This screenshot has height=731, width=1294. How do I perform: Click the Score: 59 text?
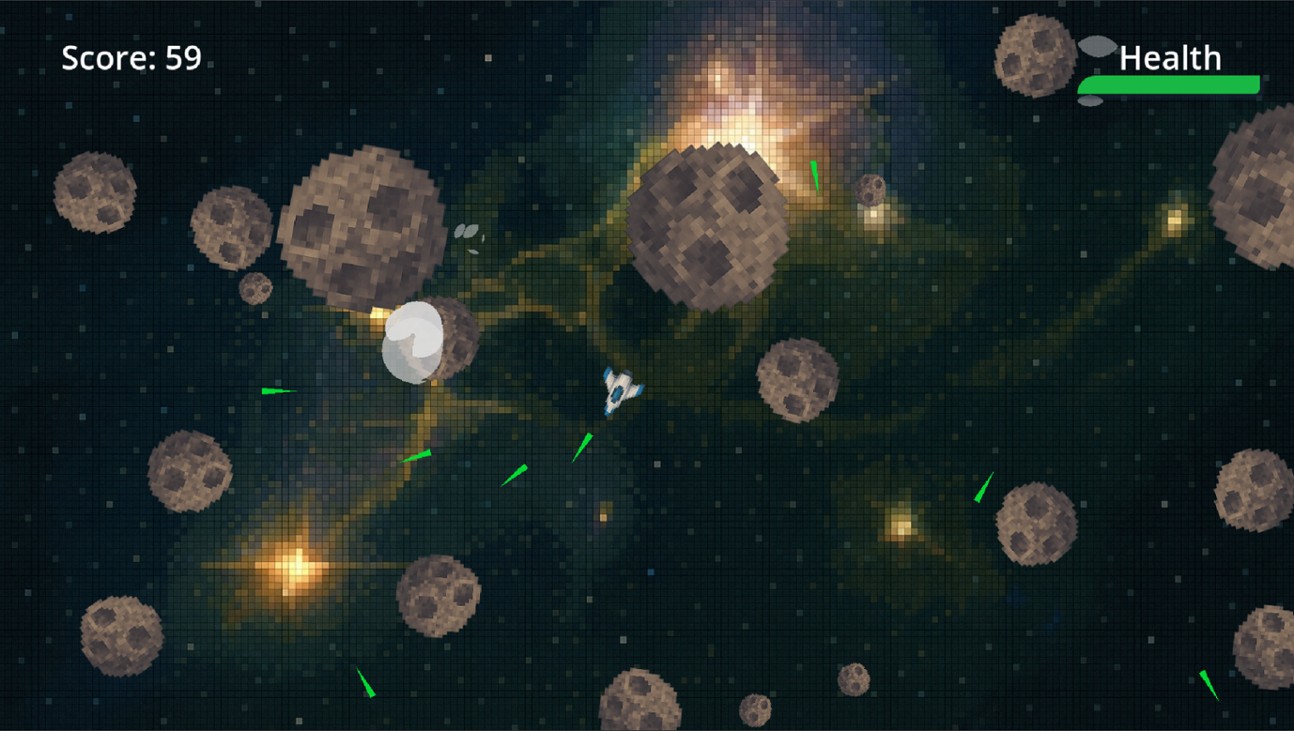pos(130,58)
